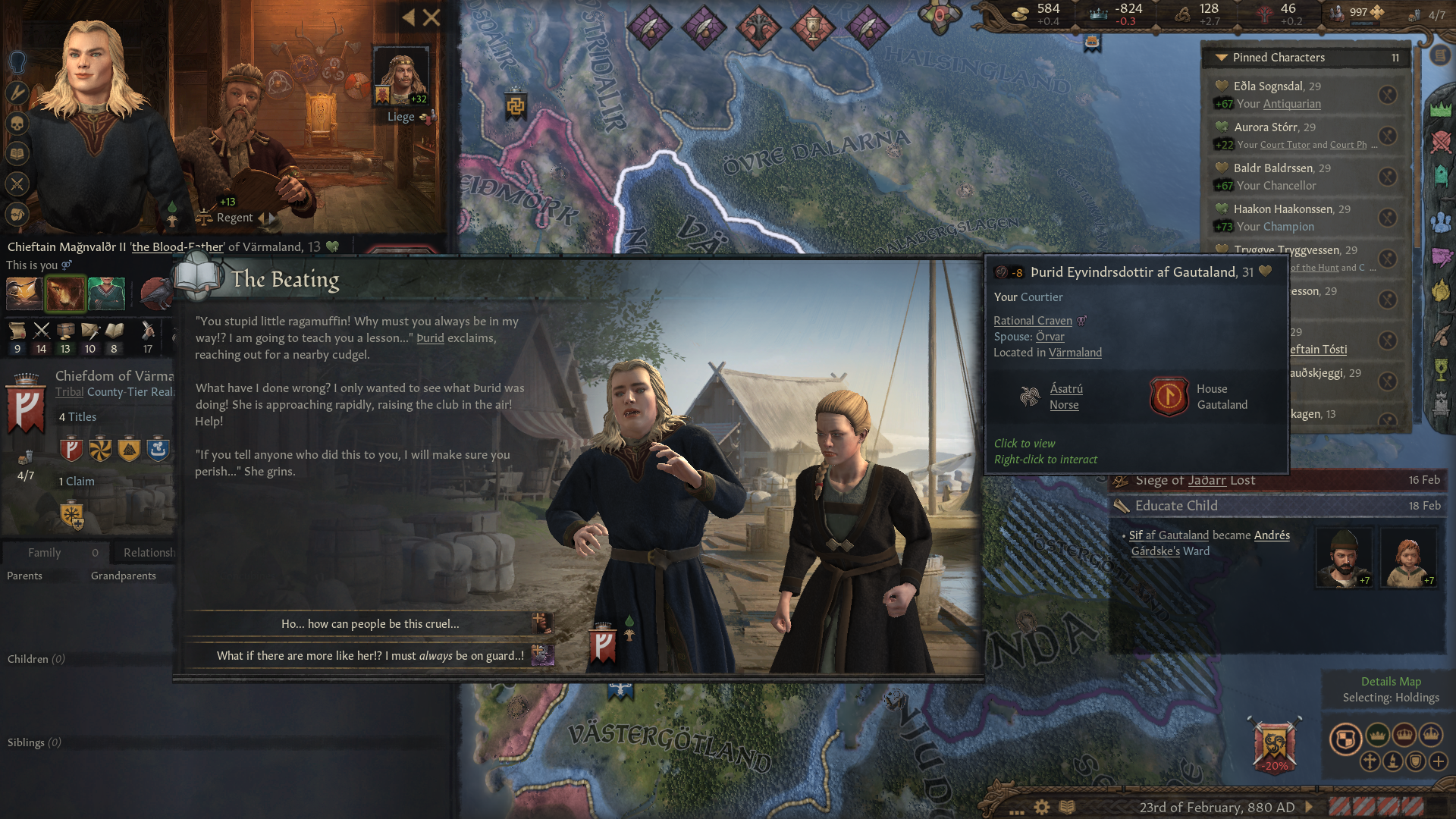Open spouse Örvar's character link
The height and width of the screenshot is (819, 1456).
1050,337
